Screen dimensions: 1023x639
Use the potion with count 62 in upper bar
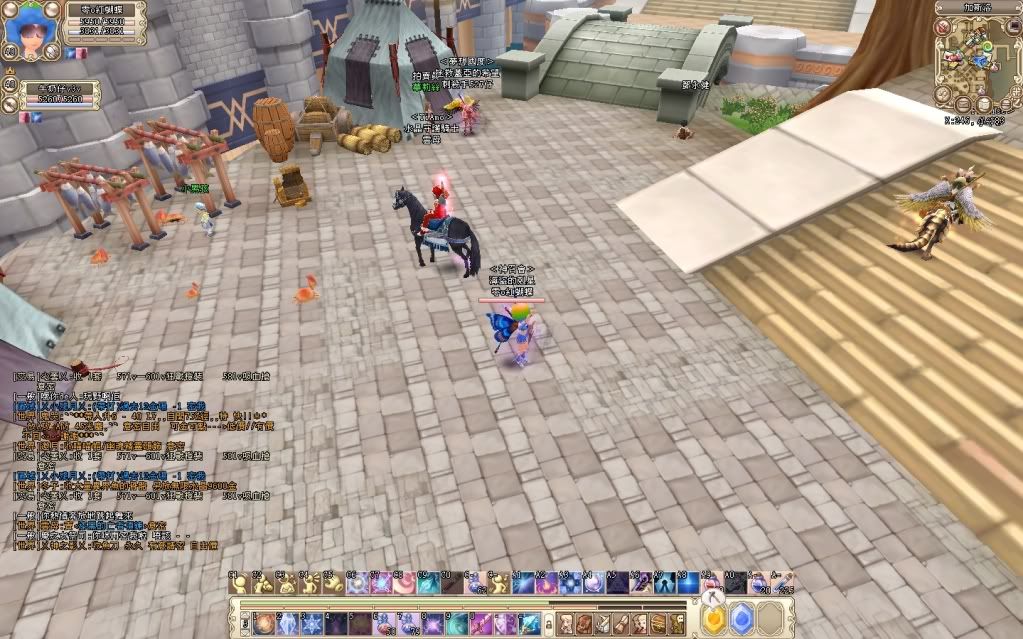[x=477, y=581]
